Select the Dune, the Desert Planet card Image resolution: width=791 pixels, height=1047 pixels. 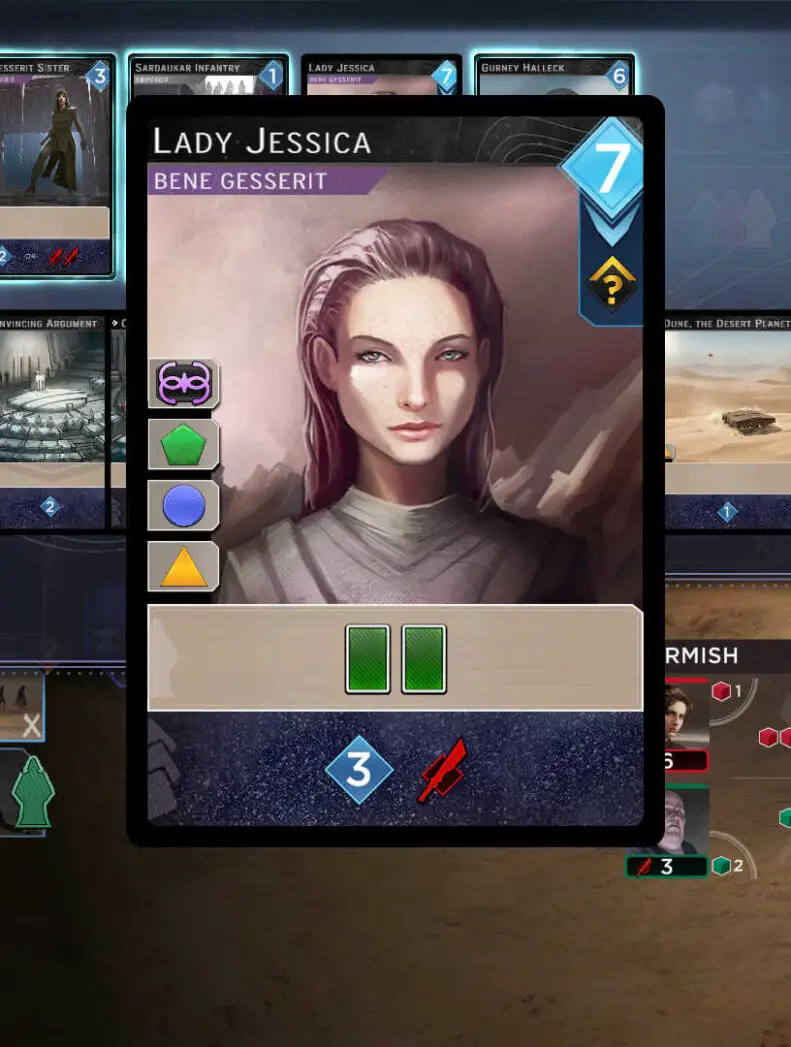click(x=727, y=420)
